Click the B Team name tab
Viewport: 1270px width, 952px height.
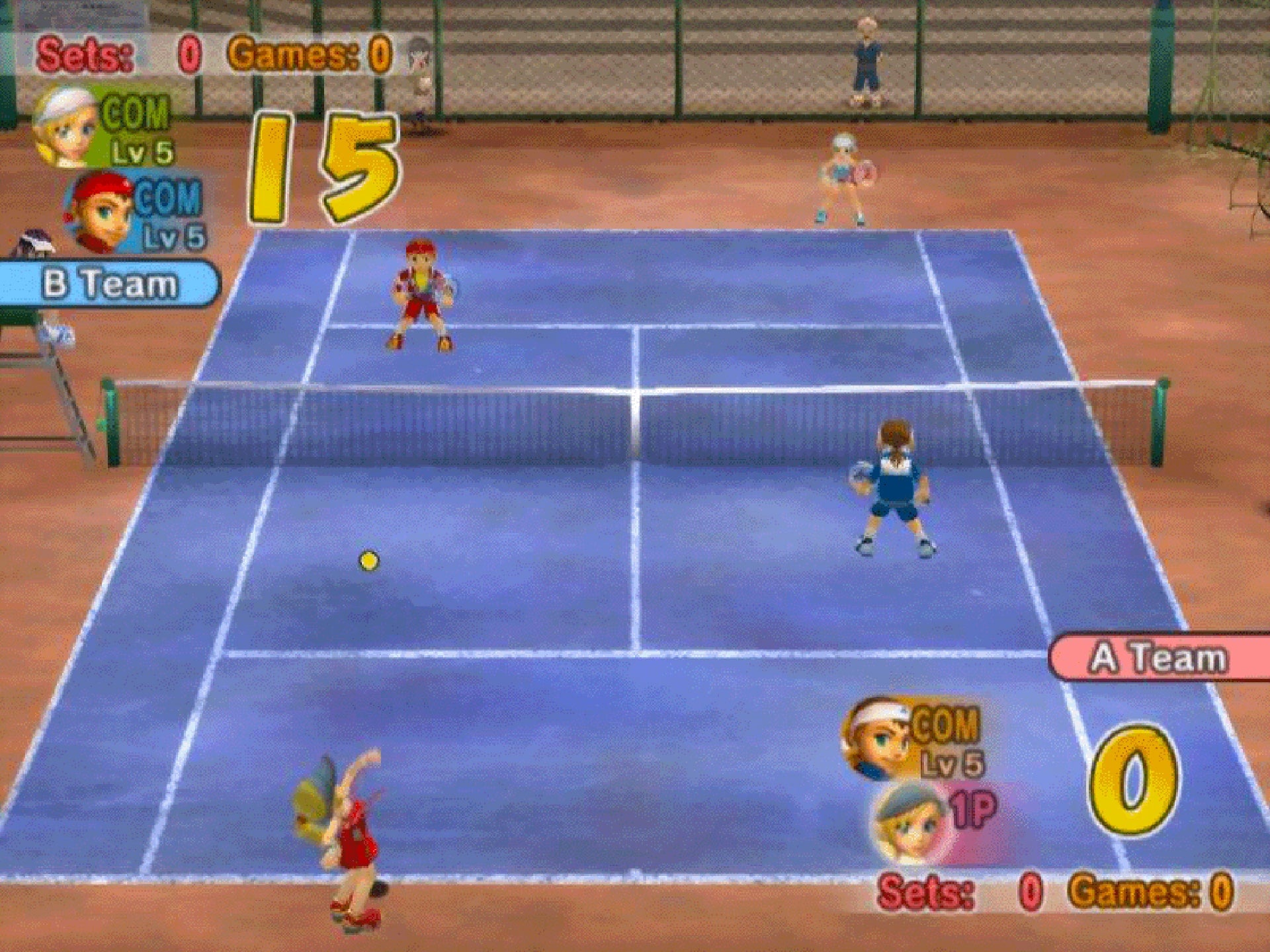pos(109,281)
